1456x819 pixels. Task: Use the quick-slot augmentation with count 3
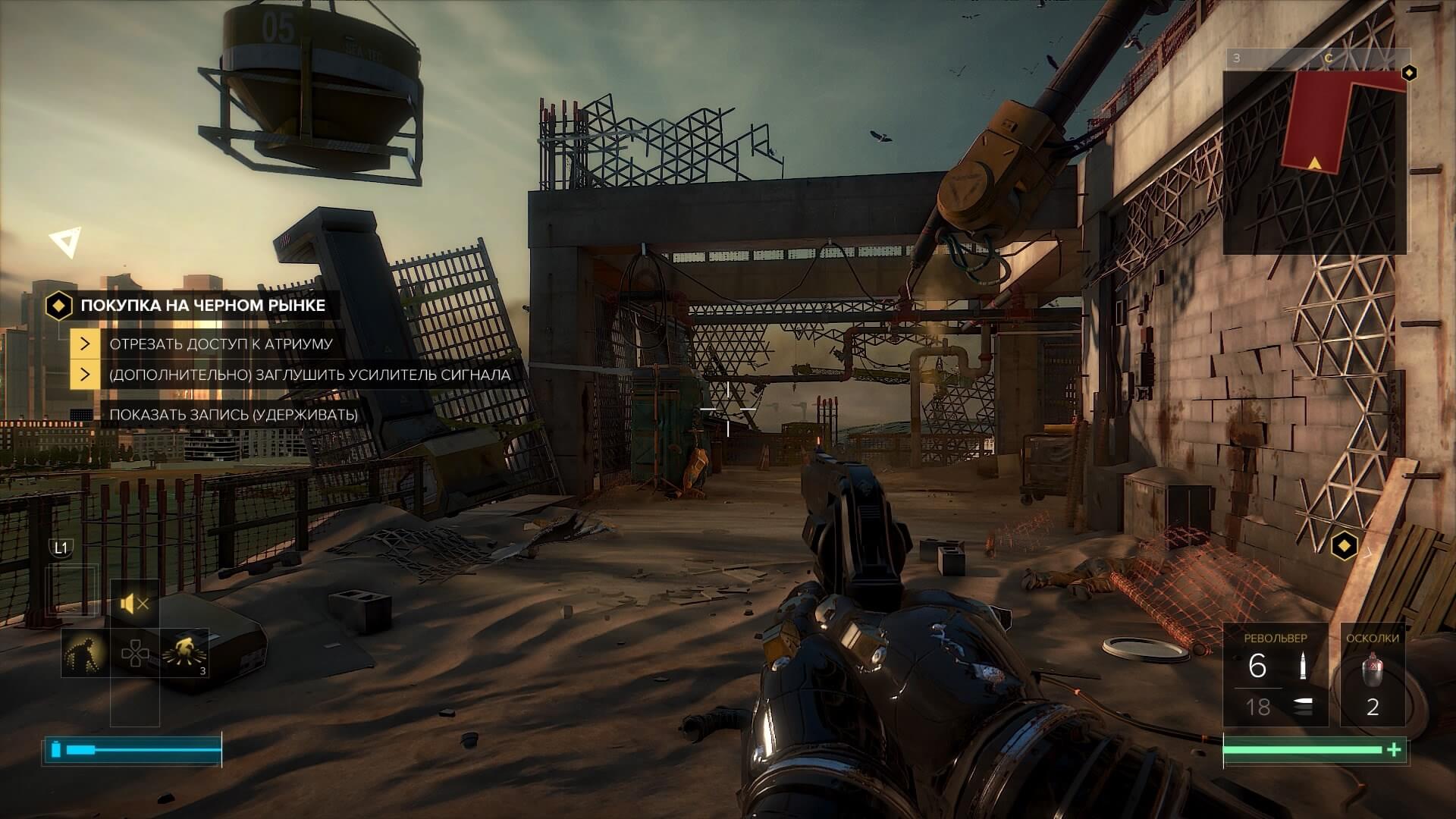184,652
